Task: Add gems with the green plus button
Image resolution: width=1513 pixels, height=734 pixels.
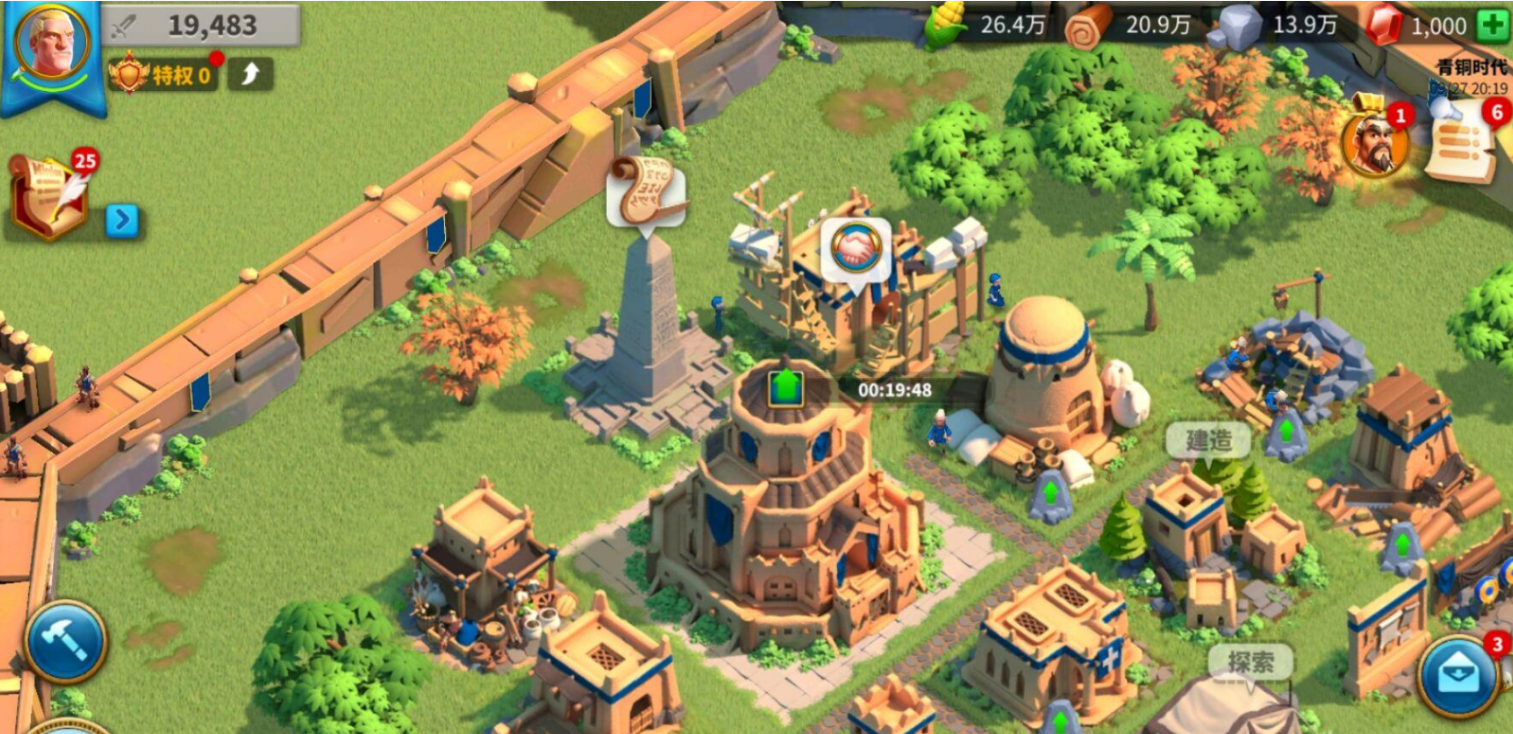Action: pos(1493,26)
